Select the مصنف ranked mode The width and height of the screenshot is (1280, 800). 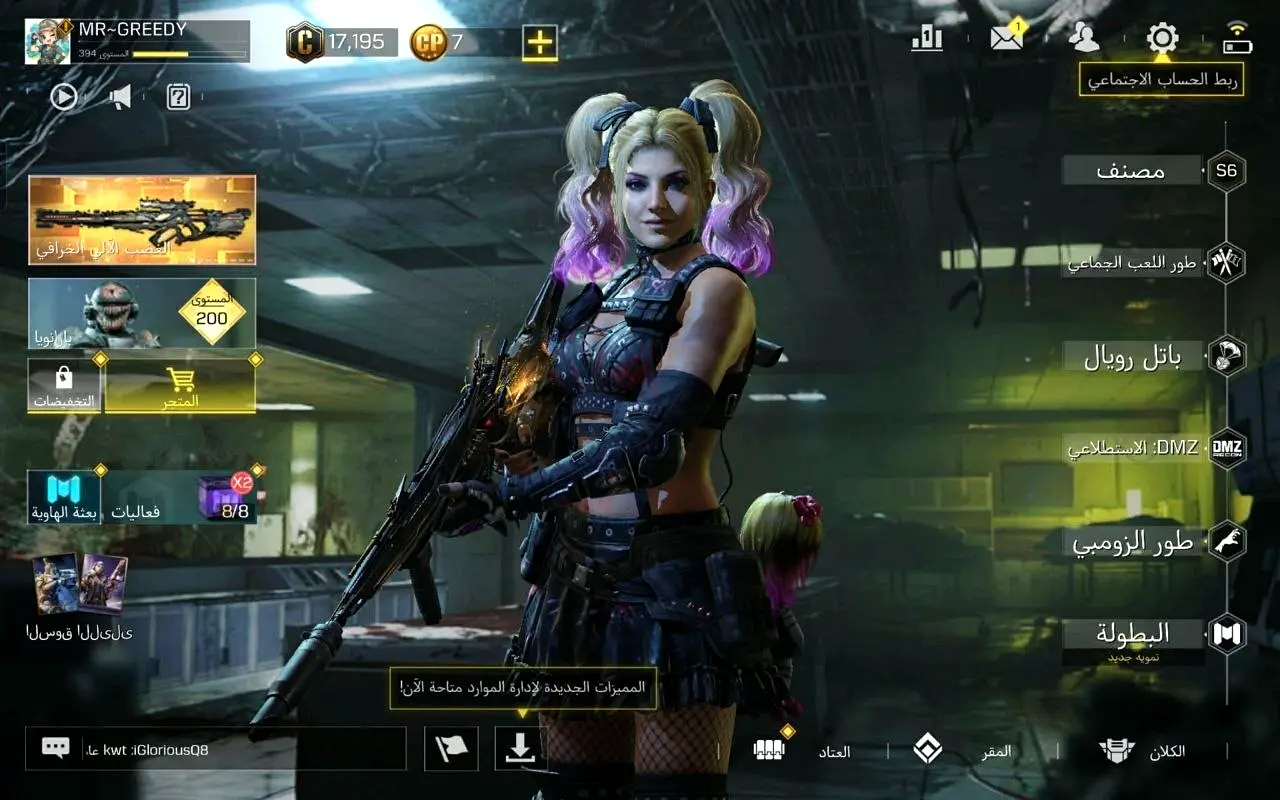click(1131, 171)
